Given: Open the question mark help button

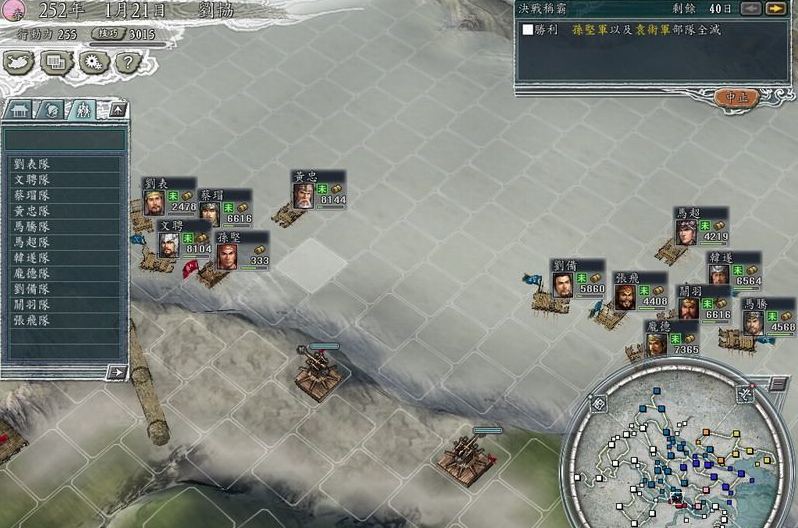Looking at the screenshot, I should tap(126, 63).
